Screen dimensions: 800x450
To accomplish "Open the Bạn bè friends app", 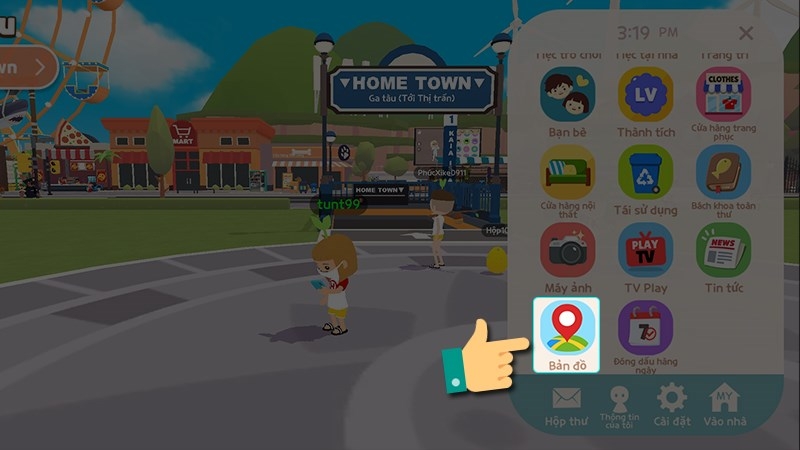I will point(567,95).
